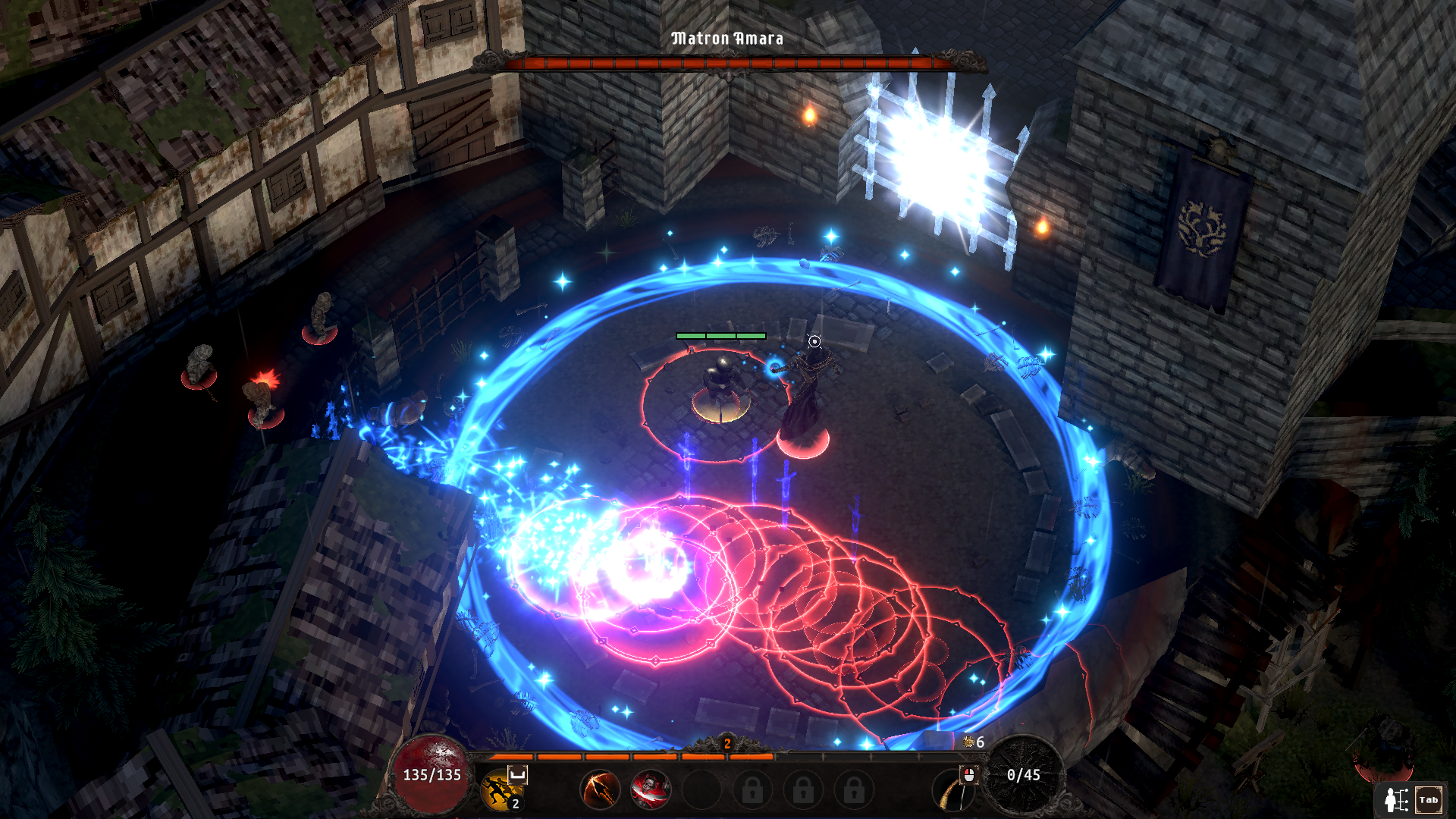Image resolution: width=1456 pixels, height=819 pixels.
Task: Open the character skill tree panel
Action: pos(1409,800)
